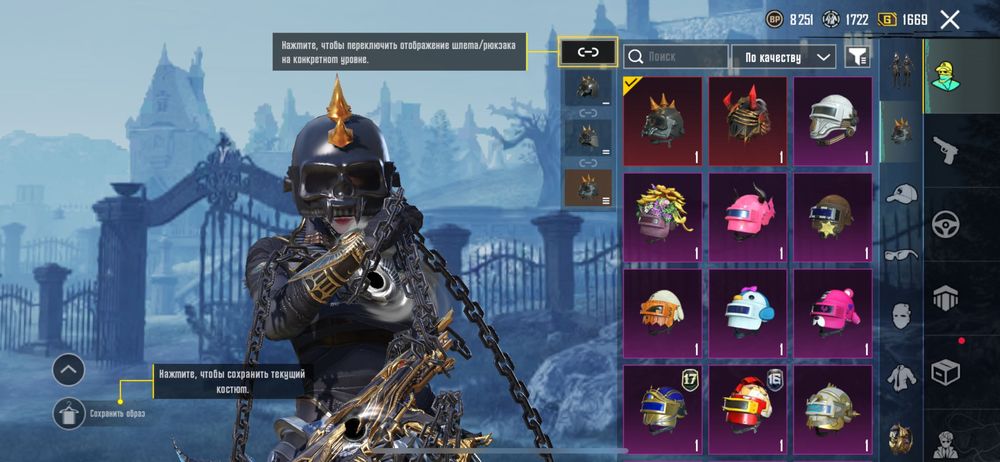Open the filter funnel options

[857, 57]
